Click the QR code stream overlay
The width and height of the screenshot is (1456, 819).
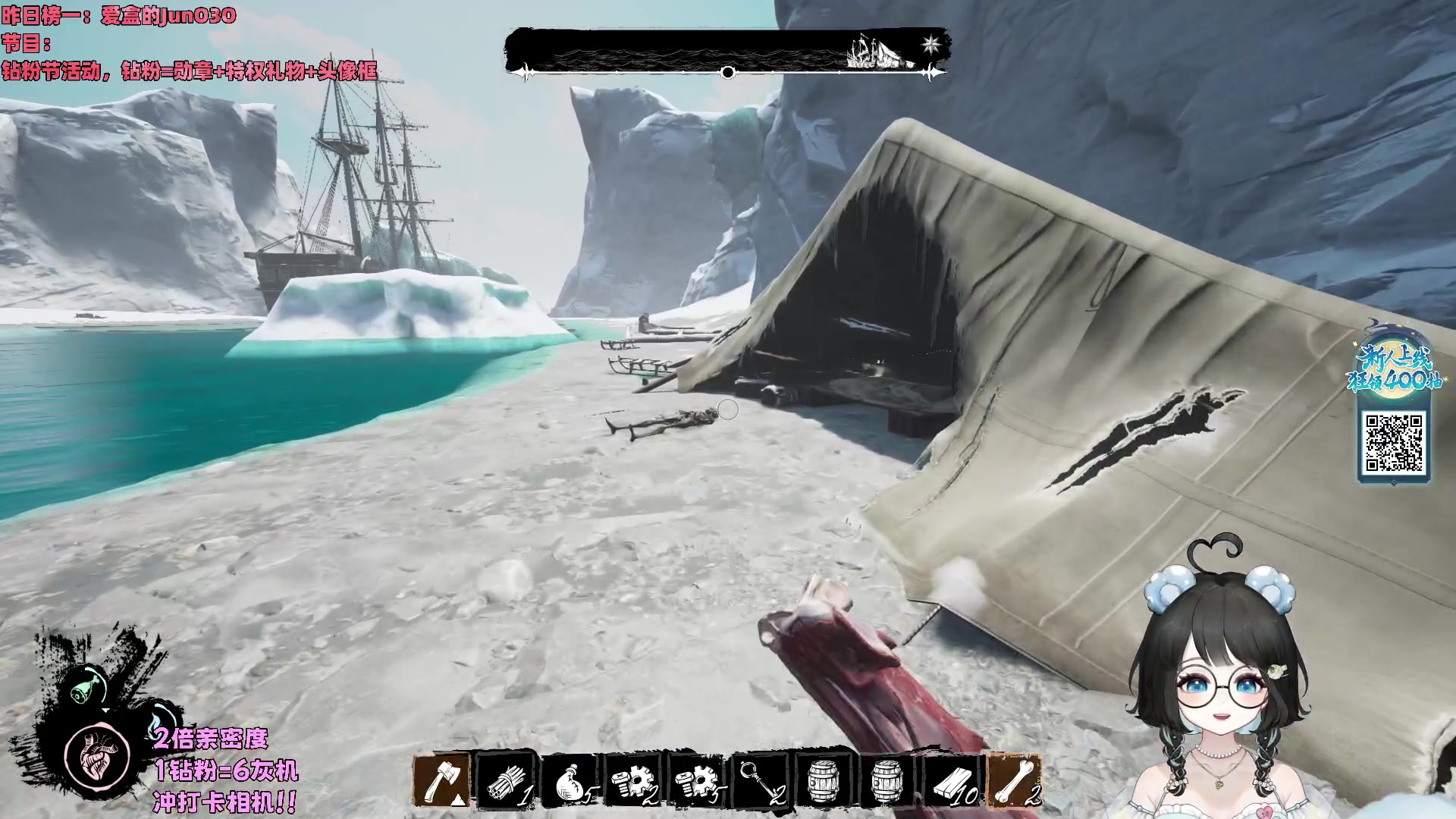tap(1394, 442)
